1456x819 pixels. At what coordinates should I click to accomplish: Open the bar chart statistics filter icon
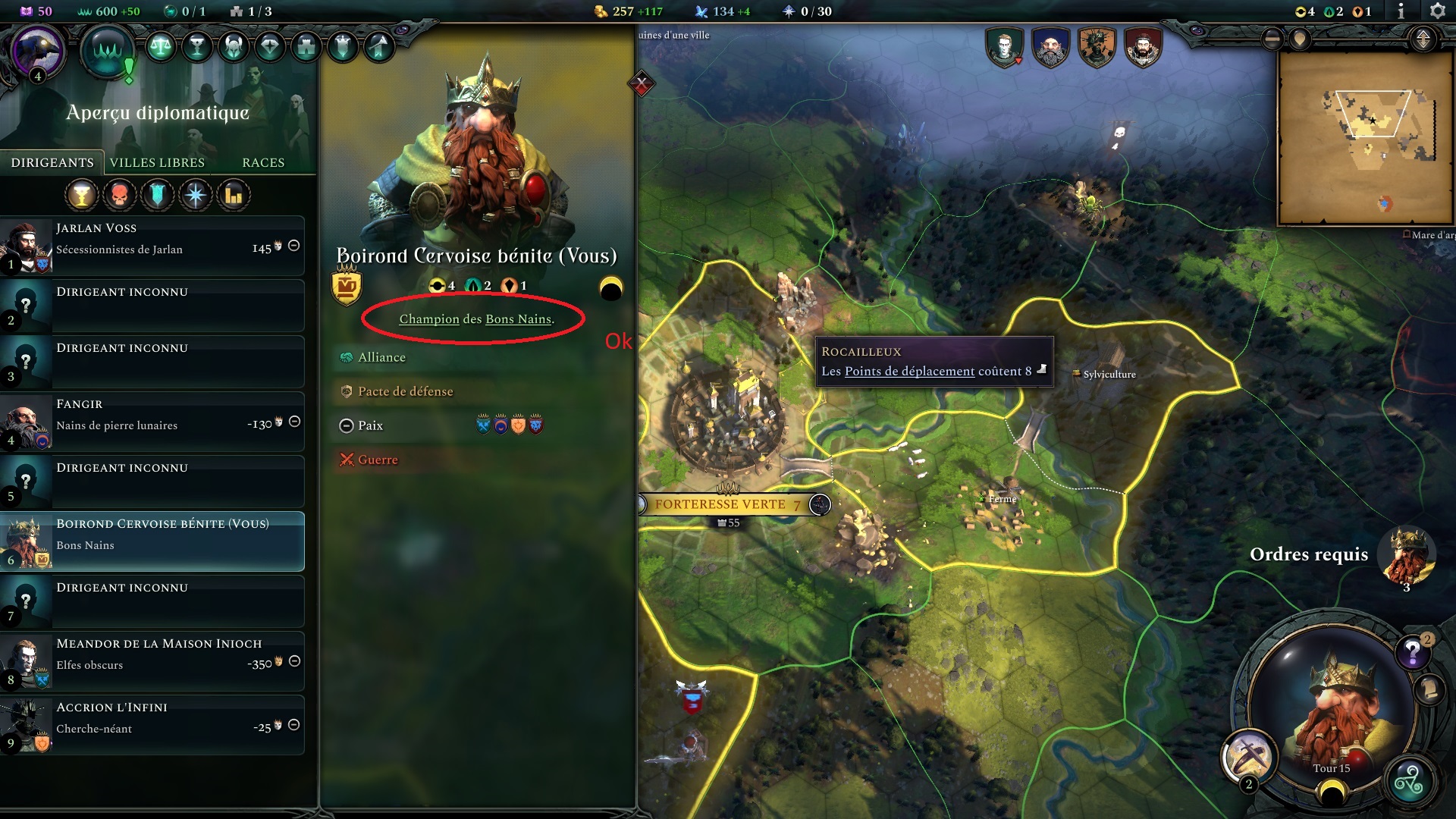[x=234, y=195]
